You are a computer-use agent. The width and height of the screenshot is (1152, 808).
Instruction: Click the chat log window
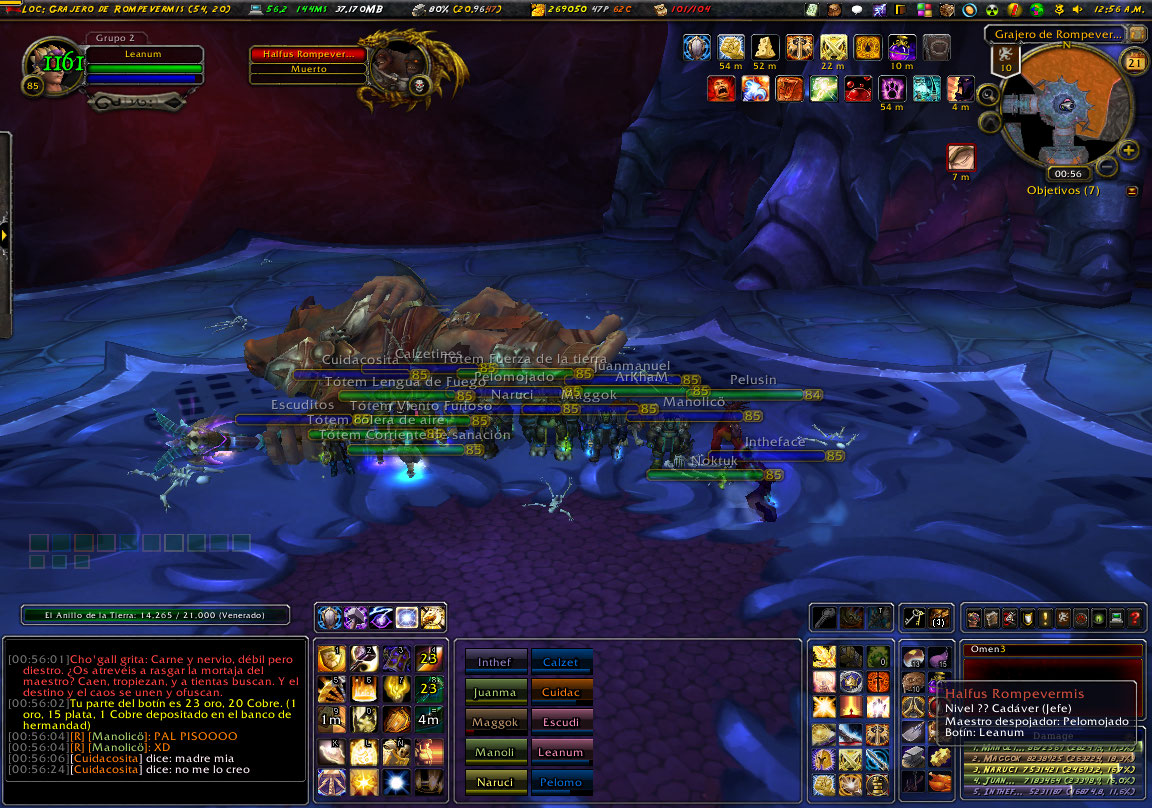click(155, 708)
